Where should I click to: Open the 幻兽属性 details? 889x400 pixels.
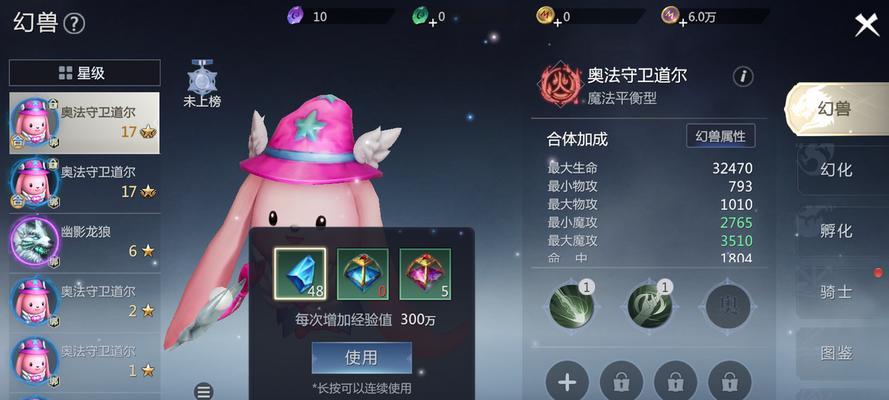(720, 137)
